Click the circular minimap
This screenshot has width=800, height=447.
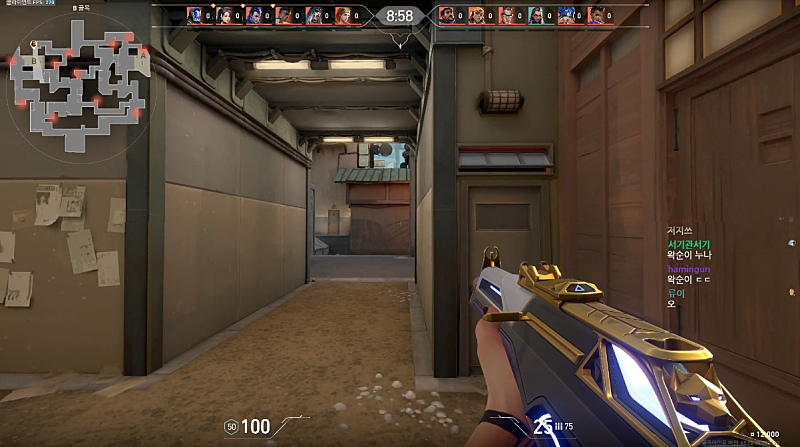point(78,83)
